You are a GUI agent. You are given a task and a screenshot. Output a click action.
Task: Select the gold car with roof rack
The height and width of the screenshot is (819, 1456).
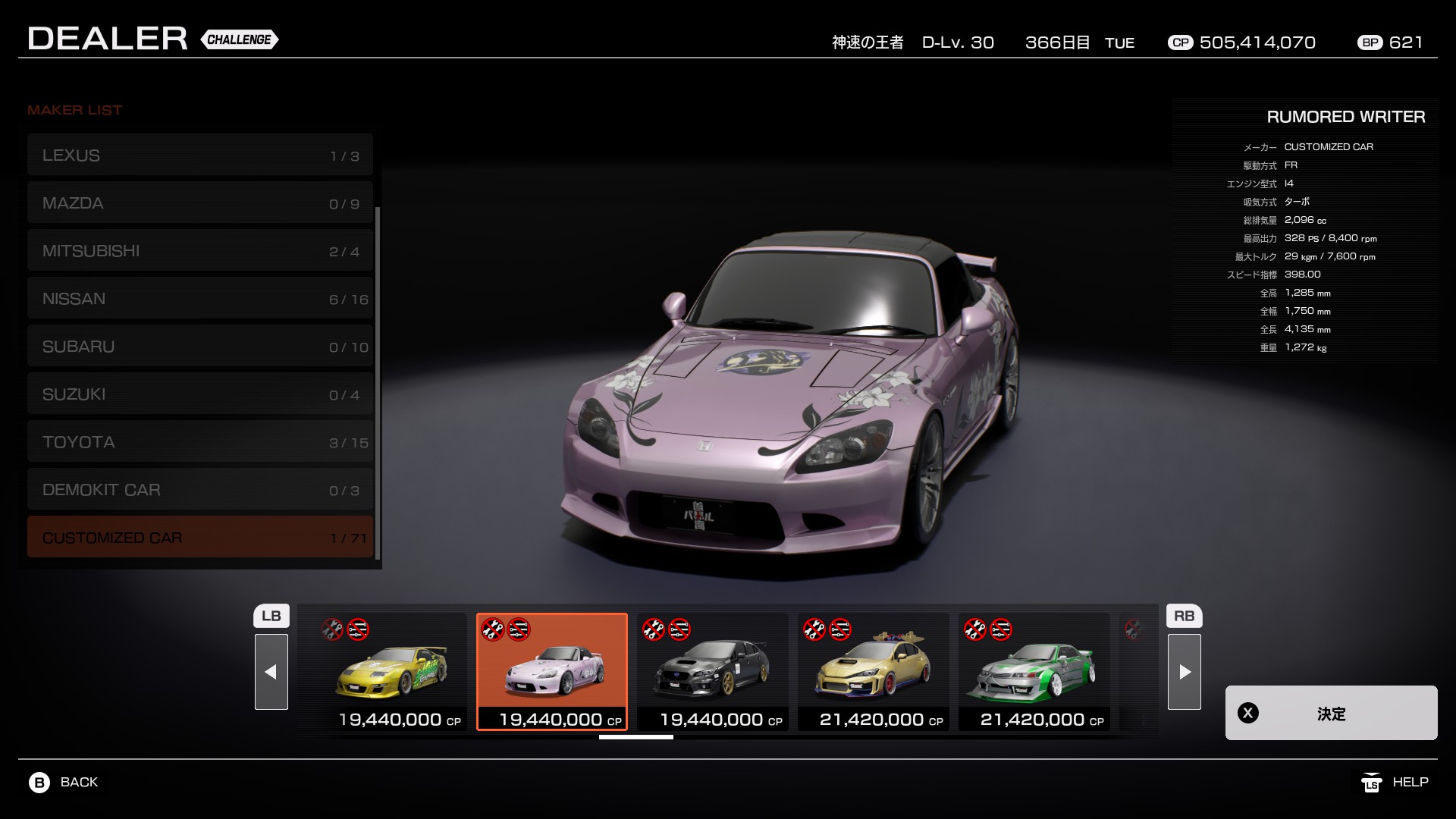point(874,672)
